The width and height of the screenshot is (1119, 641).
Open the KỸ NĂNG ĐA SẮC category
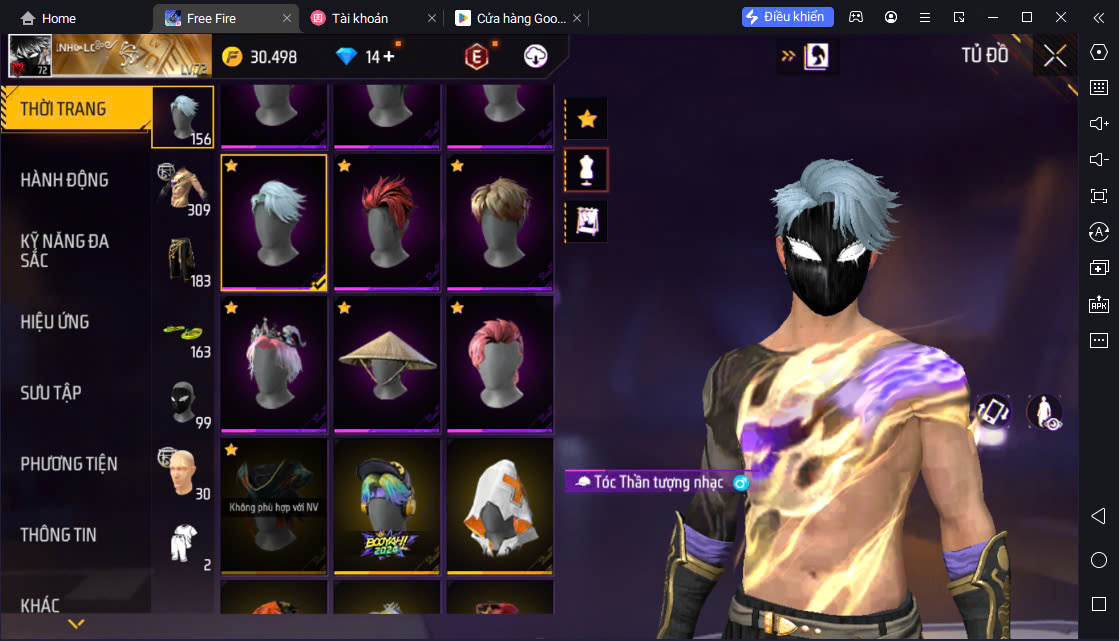[x=65, y=250]
